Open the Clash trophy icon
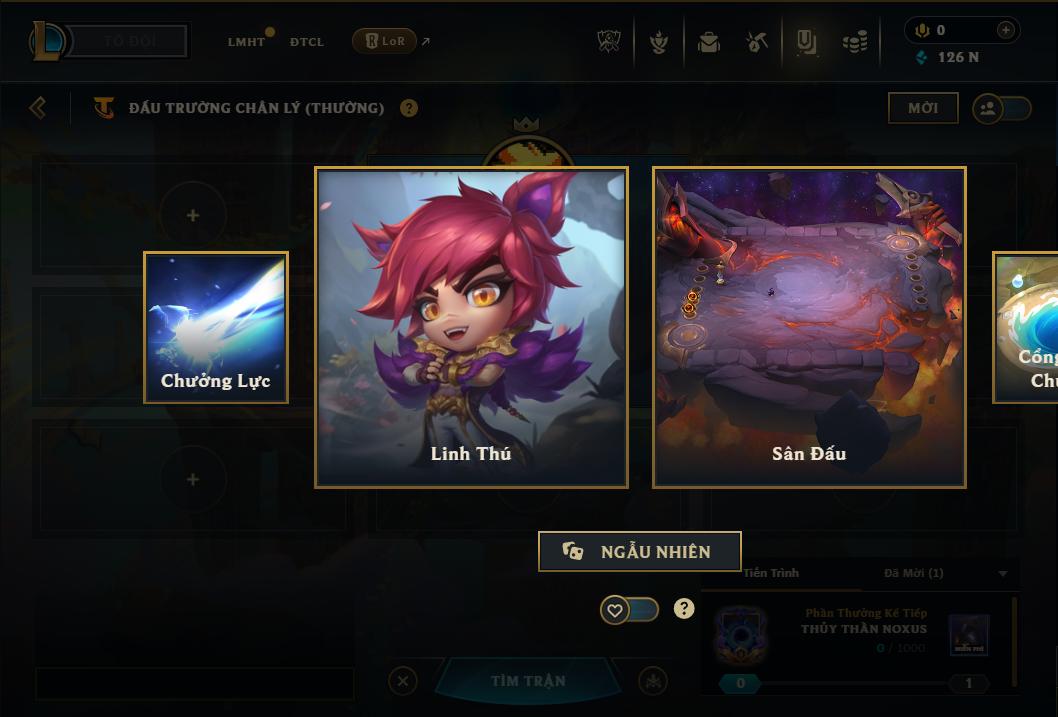Screen dimensions: 1058x717 (609, 42)
